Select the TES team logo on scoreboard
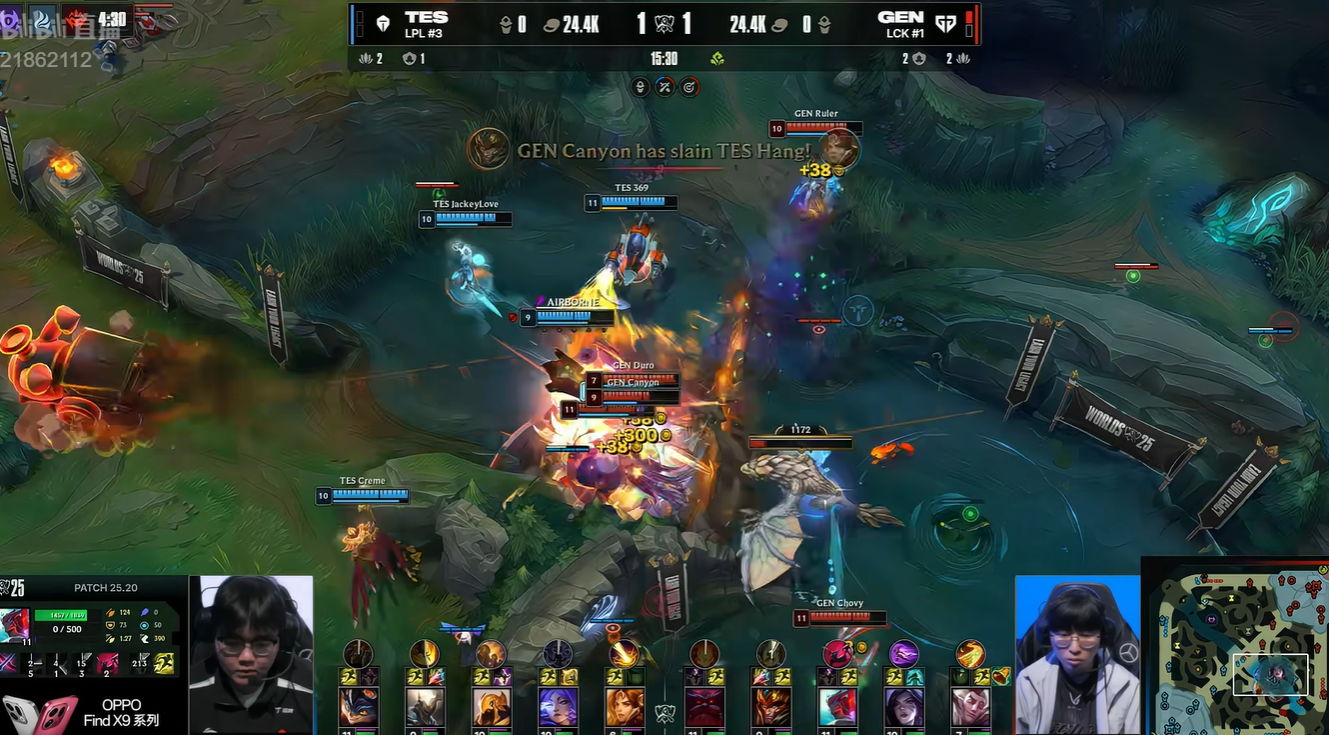 coord(382,24)
